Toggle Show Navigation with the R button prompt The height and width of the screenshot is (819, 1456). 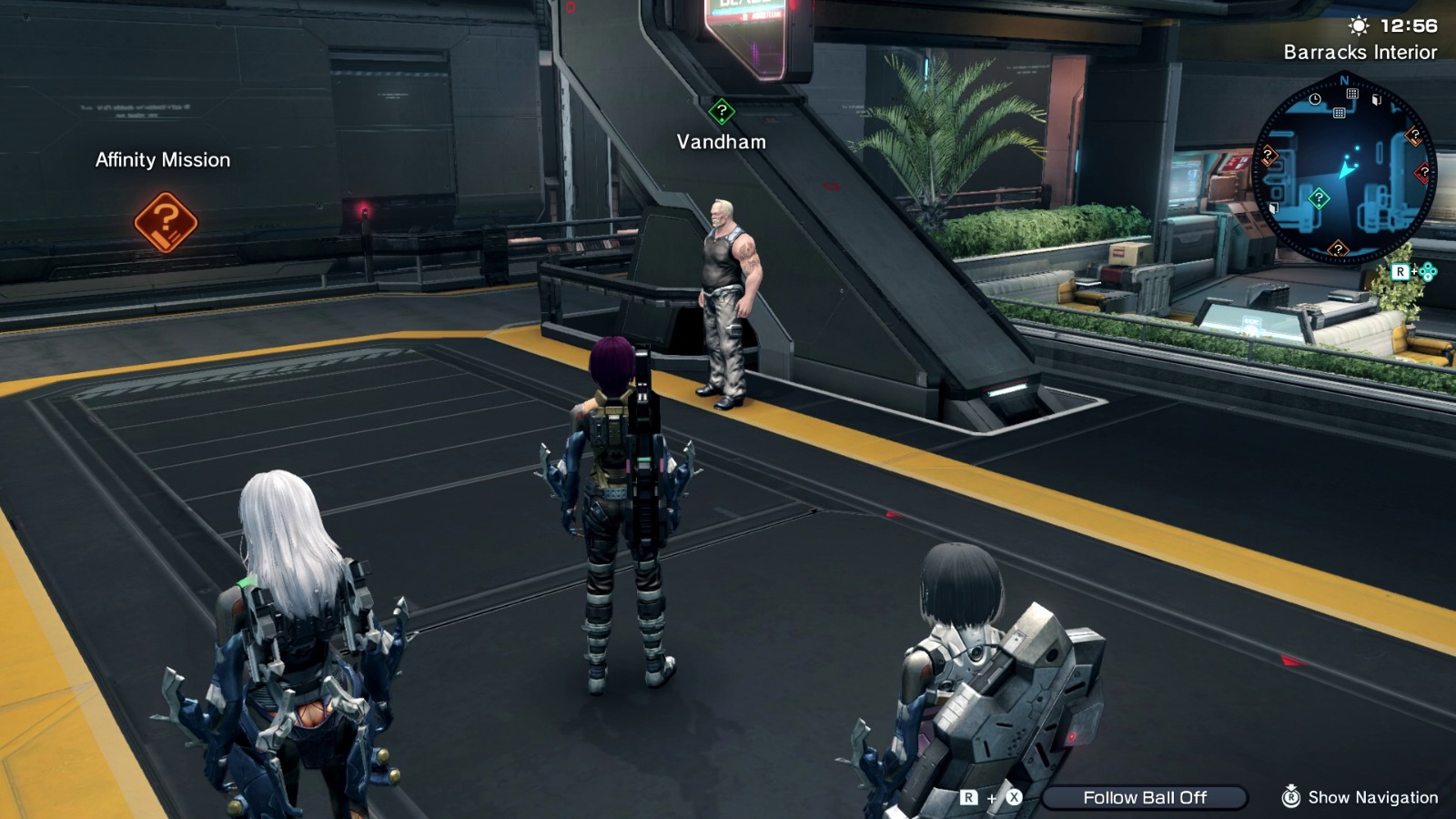pyautogui.click(x=1289, y=798)
